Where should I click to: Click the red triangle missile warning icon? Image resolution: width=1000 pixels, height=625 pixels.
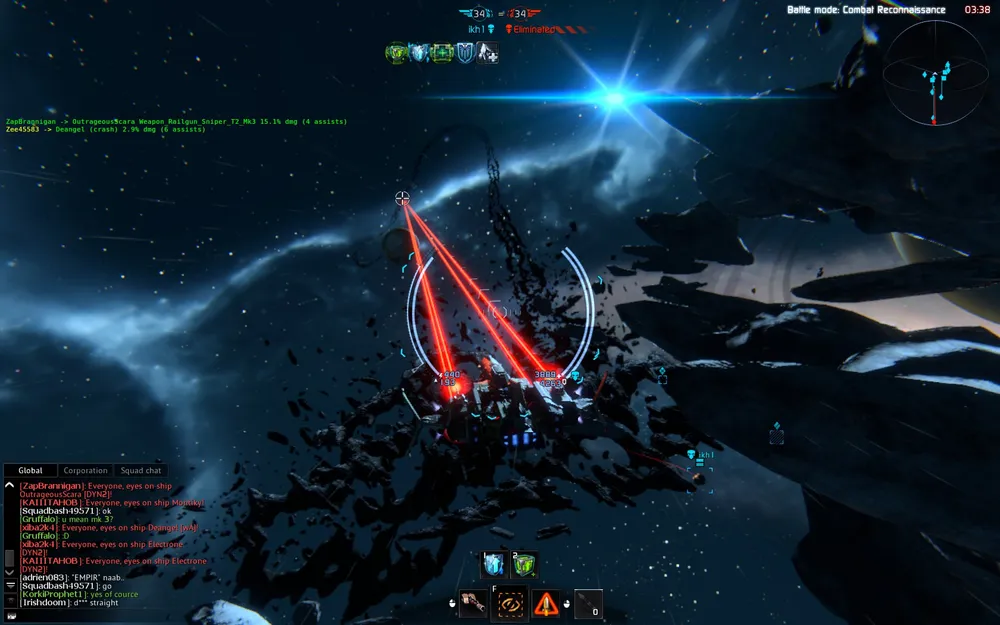pyautogui.click(x=546, y=604)
